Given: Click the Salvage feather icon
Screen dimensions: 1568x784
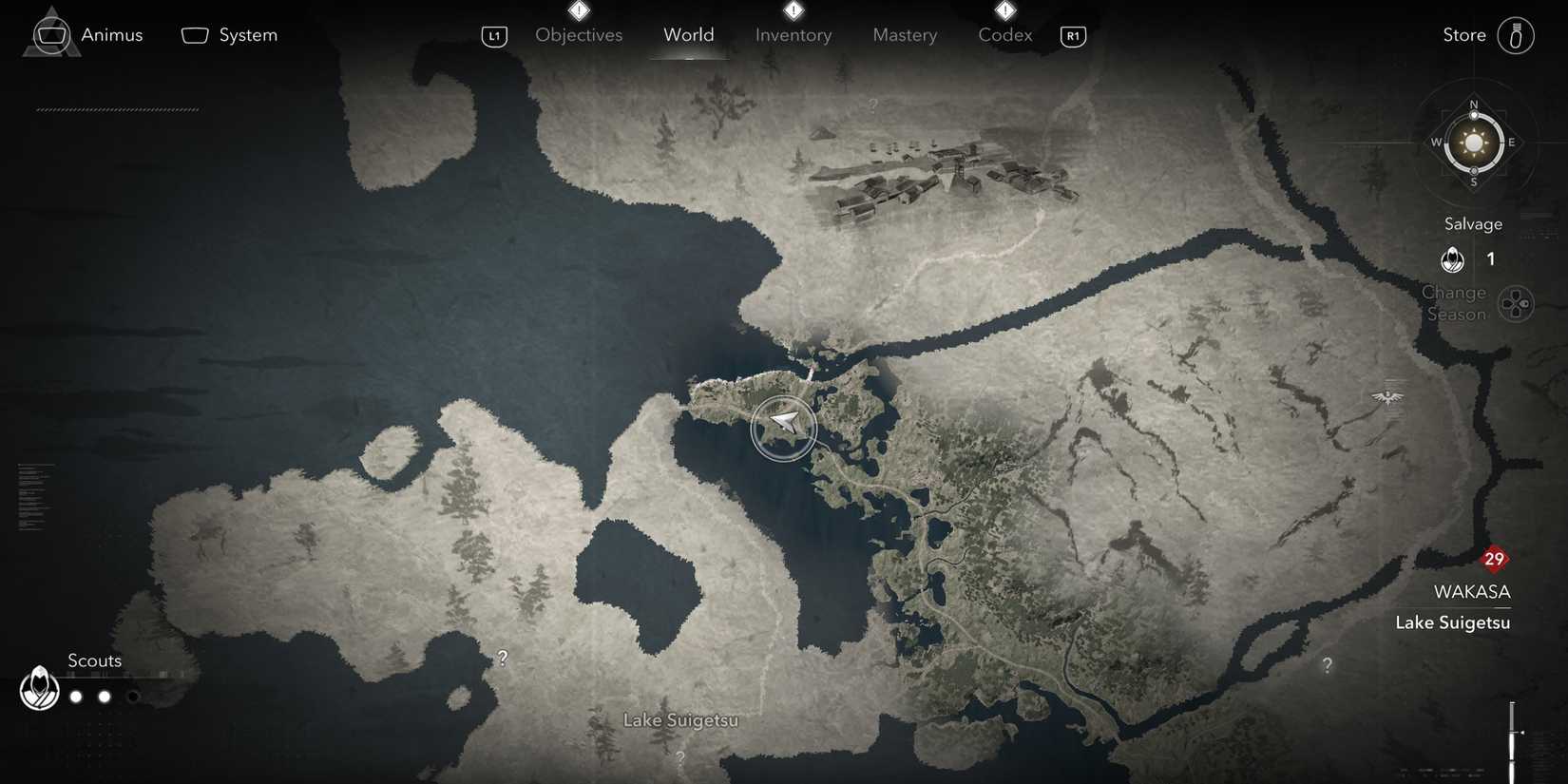Looking at the screenshot, I should tap(1451, 258).
